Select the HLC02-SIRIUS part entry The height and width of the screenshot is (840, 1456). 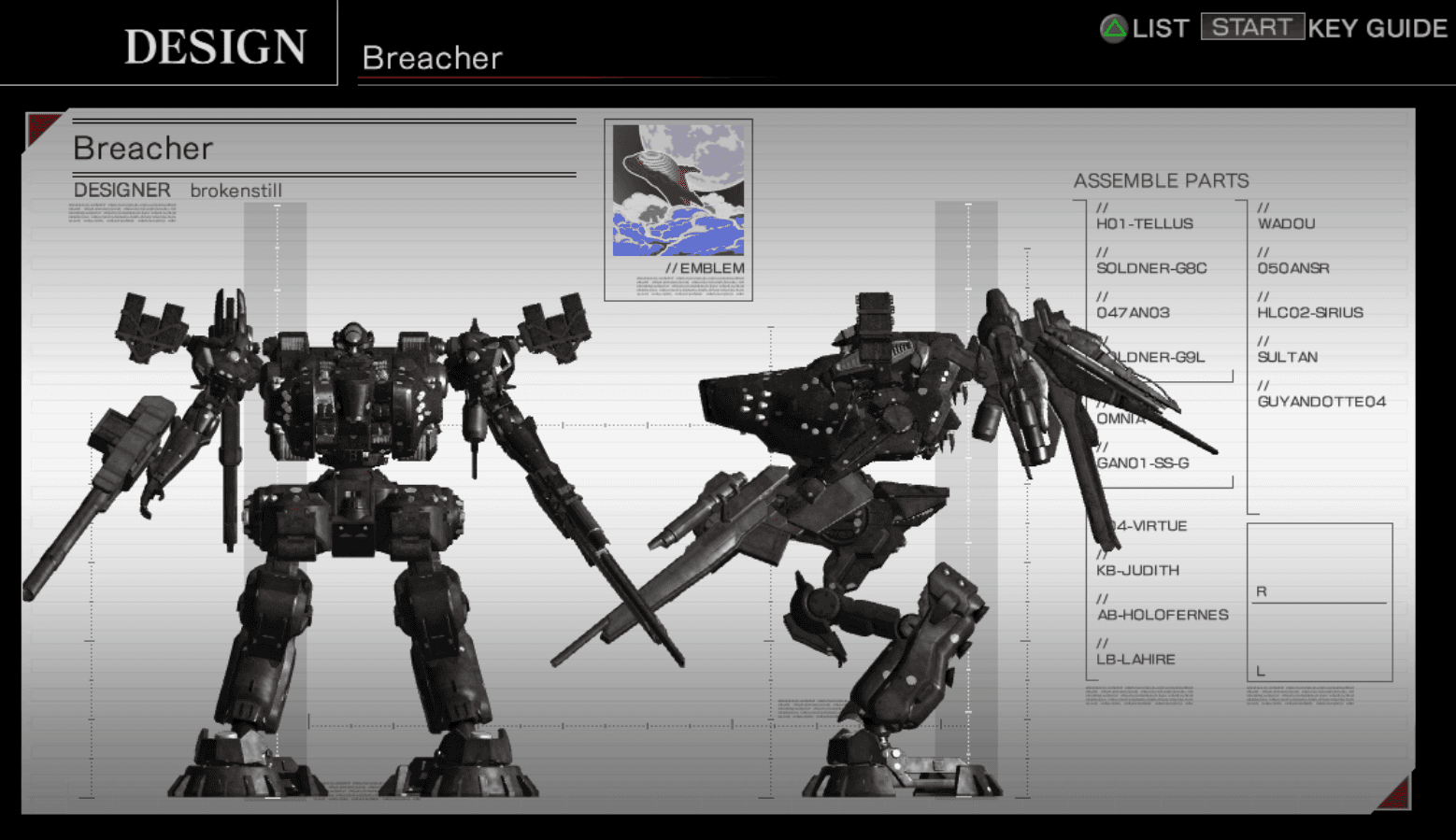tap(1310, 312)
